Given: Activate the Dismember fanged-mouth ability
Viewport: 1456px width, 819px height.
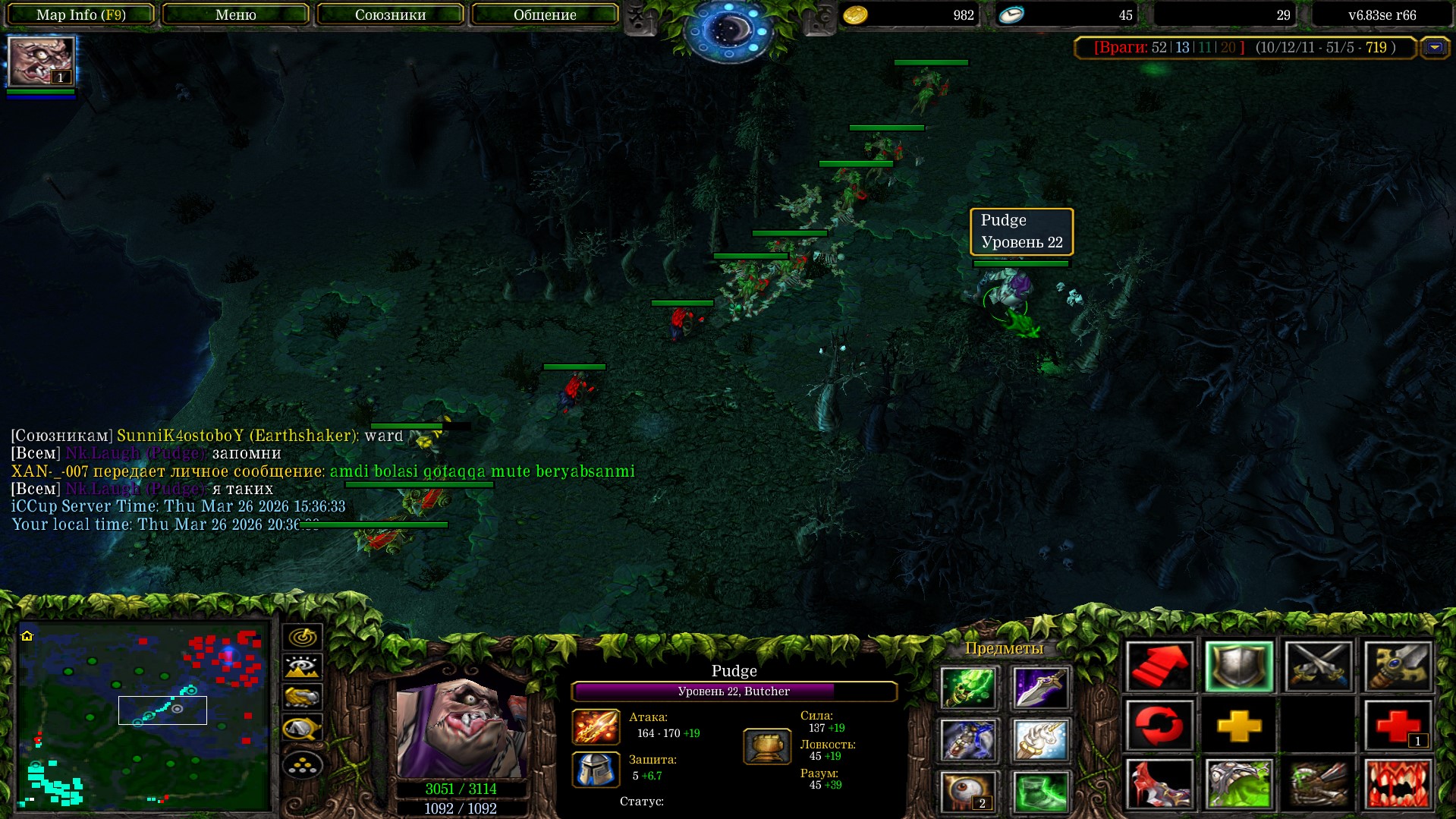Looking at the screenshot, I should 1398,783.
